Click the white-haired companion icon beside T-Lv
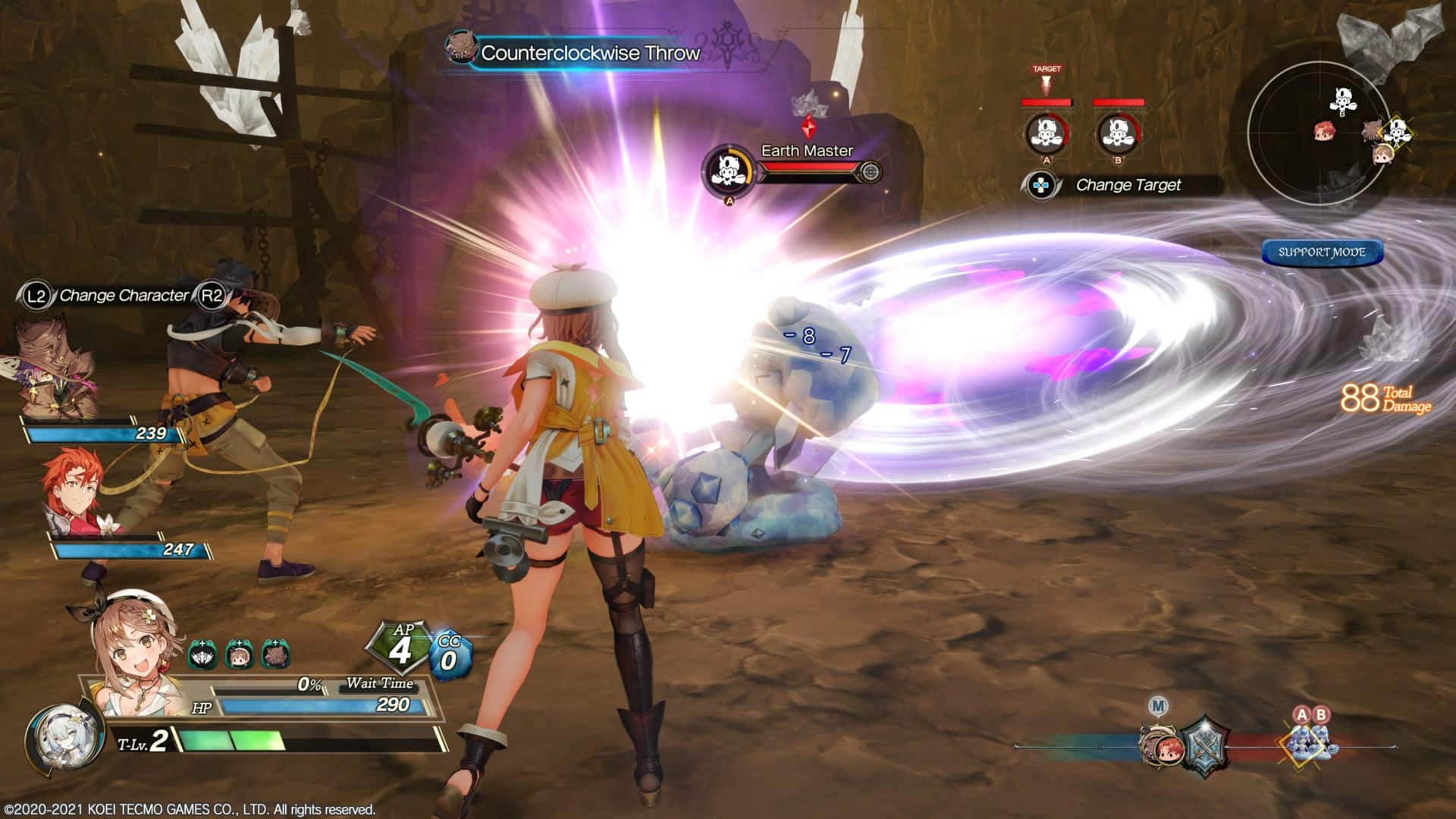Screen dimensions: 1456x819 tap(64, 739)
